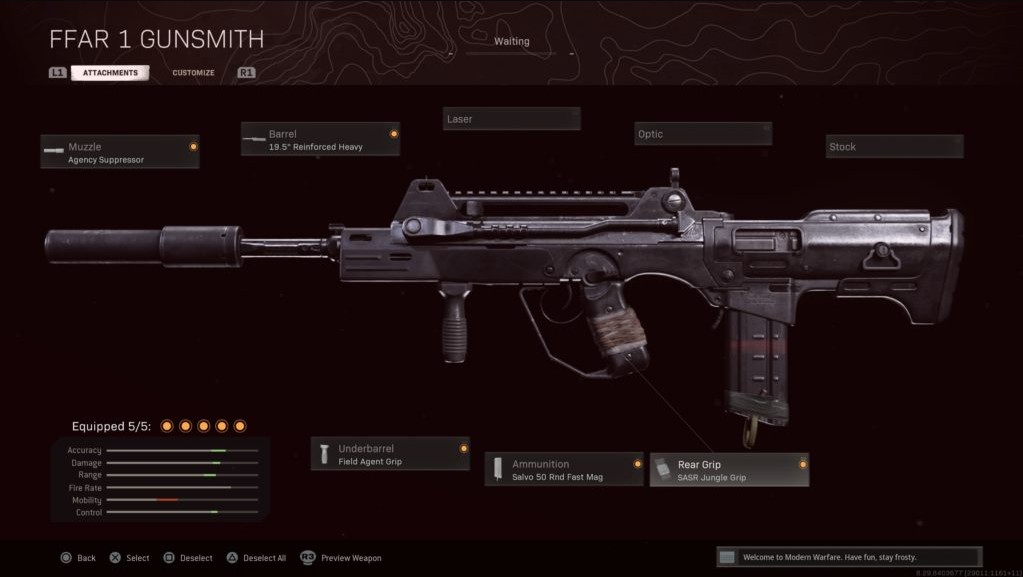Screen dimensions: 1023x577
Task: Activate Preview Weapon
Action: [x=341, y=558]
